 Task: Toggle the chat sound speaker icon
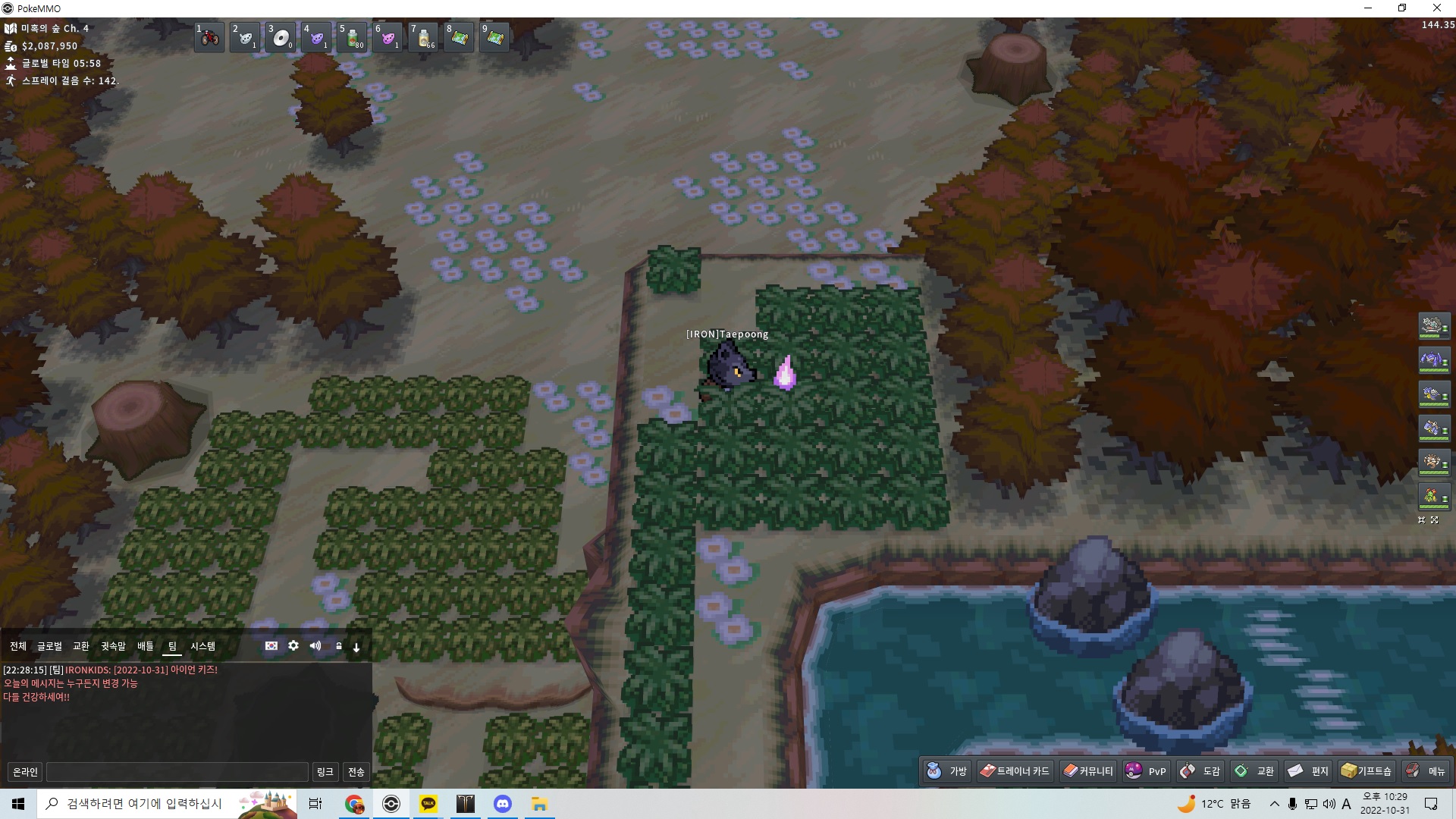point(315,646)
